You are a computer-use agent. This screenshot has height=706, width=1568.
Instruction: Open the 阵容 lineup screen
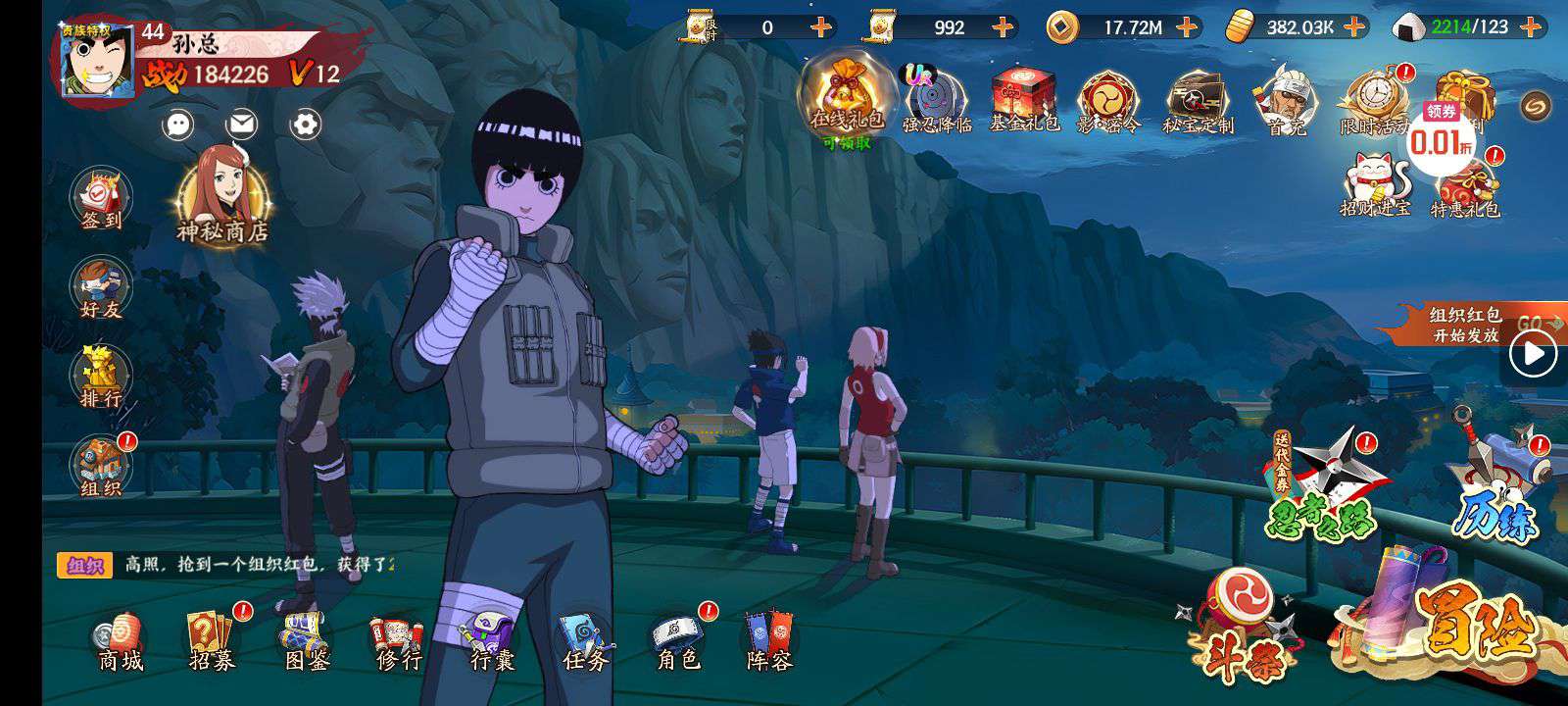[769, 642]
